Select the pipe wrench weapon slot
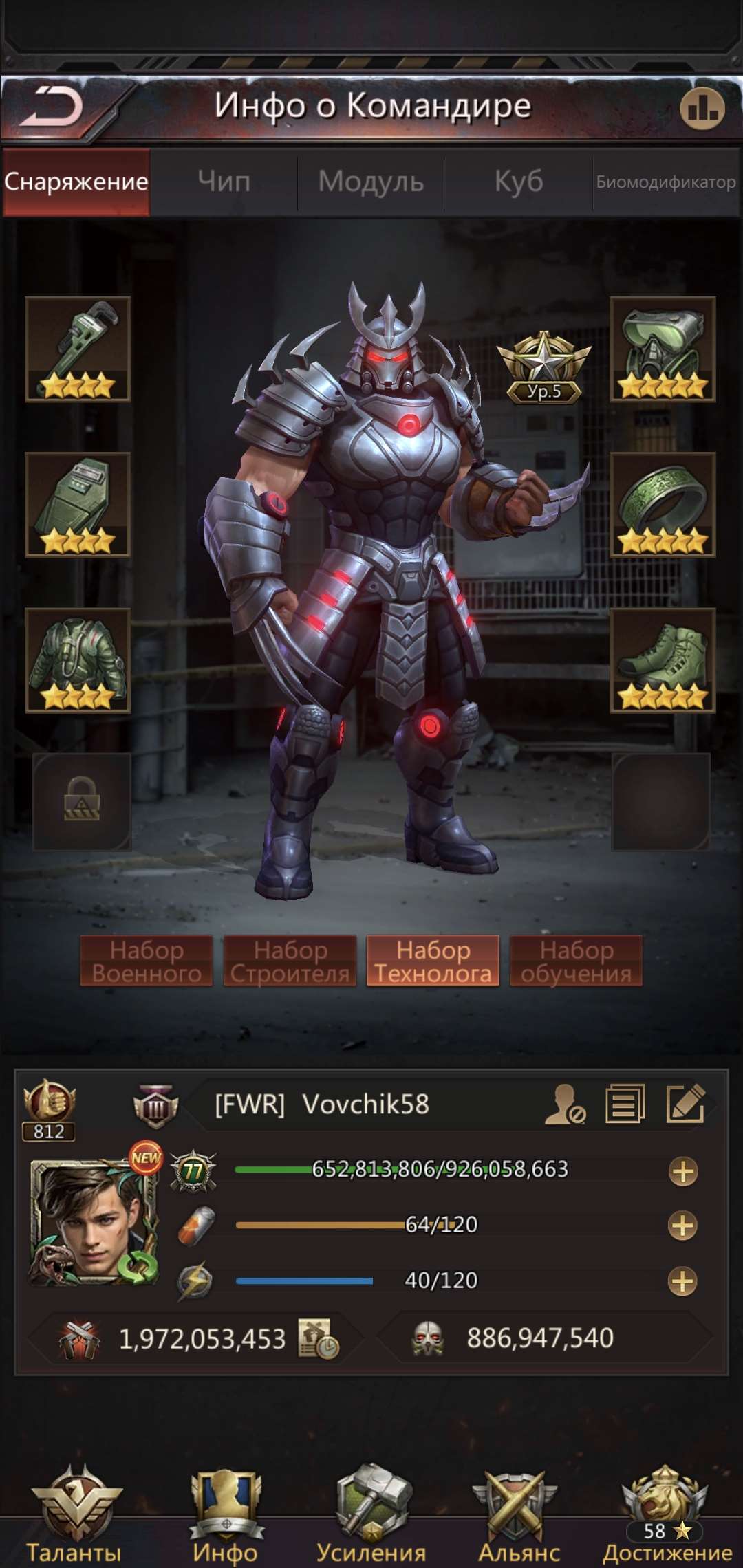This screenshot has height=1568, width=743. coord(78,349)
